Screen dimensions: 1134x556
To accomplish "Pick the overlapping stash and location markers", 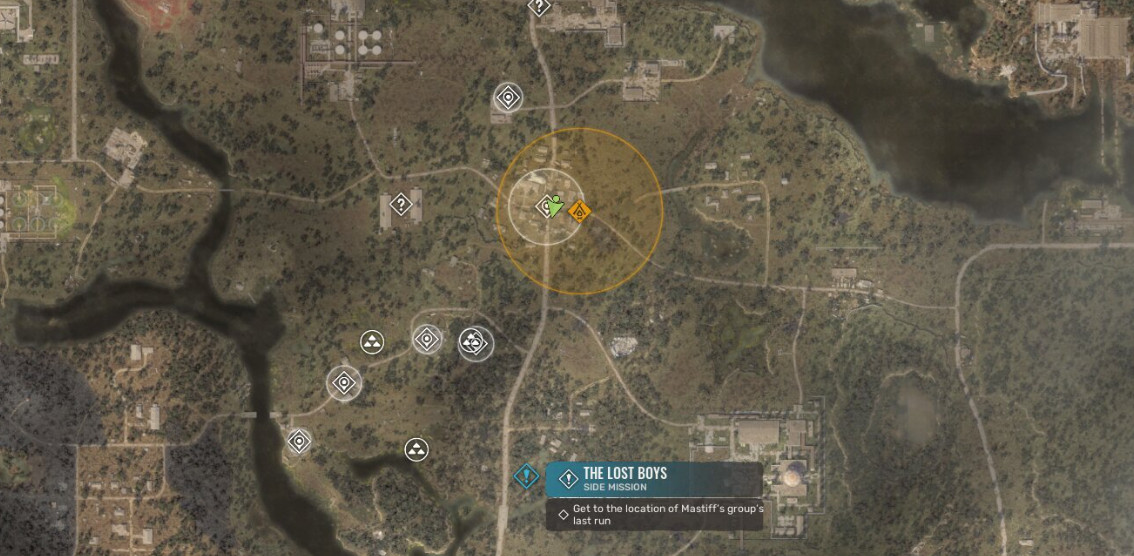I will coord(473,343).
